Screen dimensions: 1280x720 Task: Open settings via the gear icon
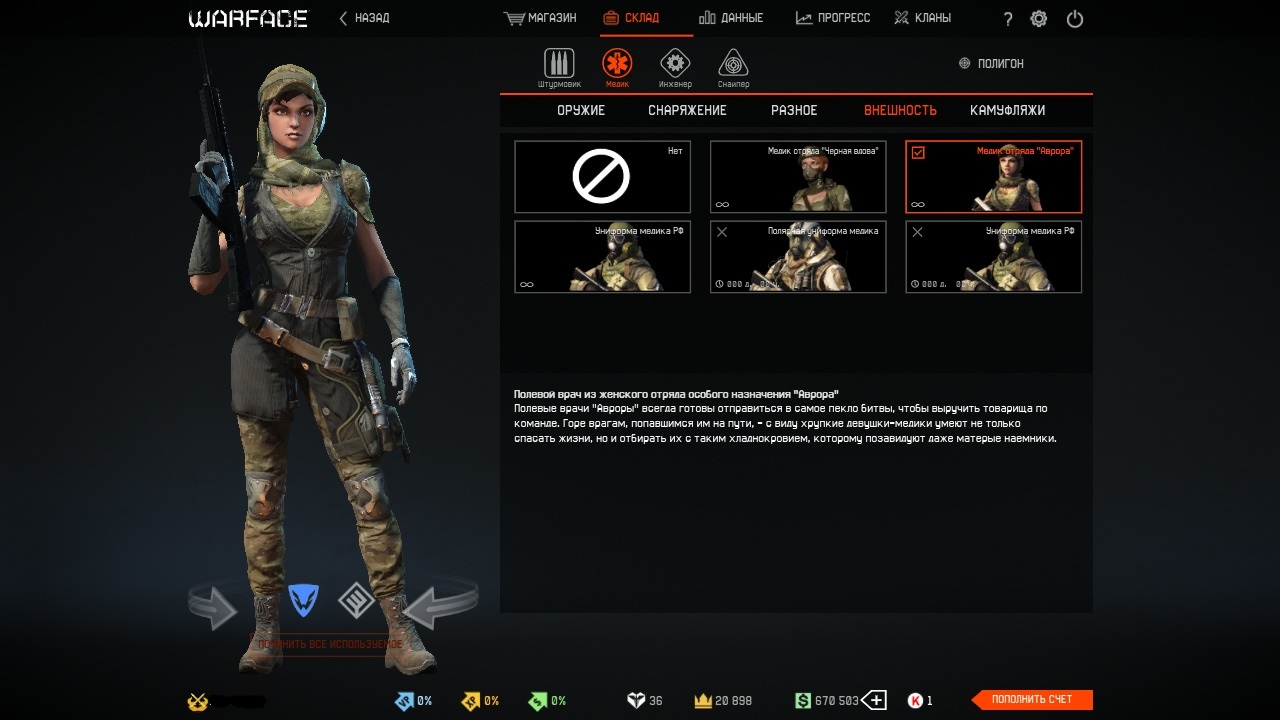pos(1039,19)
